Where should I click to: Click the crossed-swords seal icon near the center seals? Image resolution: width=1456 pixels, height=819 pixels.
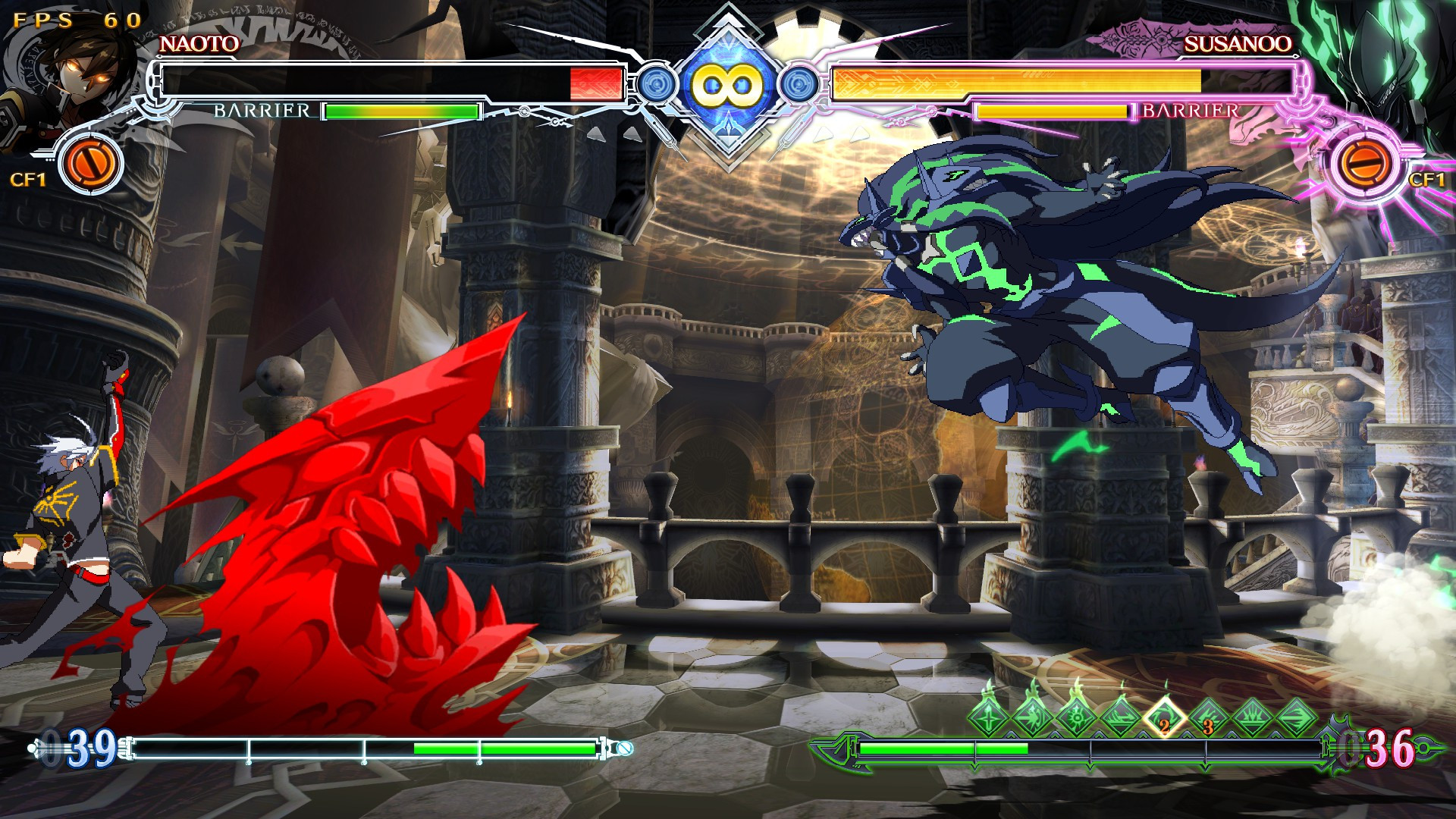click(x=1031, y=715)
